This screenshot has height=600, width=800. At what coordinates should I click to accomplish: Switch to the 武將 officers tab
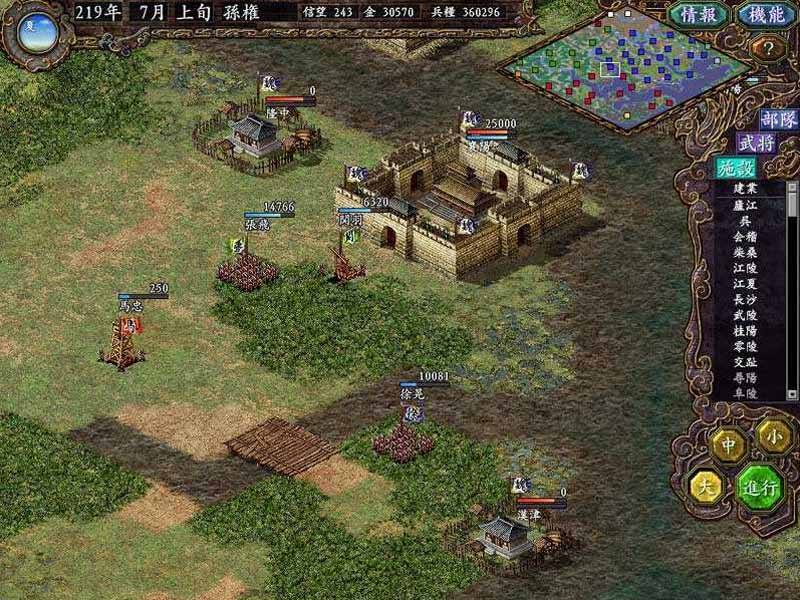(756, 144)
